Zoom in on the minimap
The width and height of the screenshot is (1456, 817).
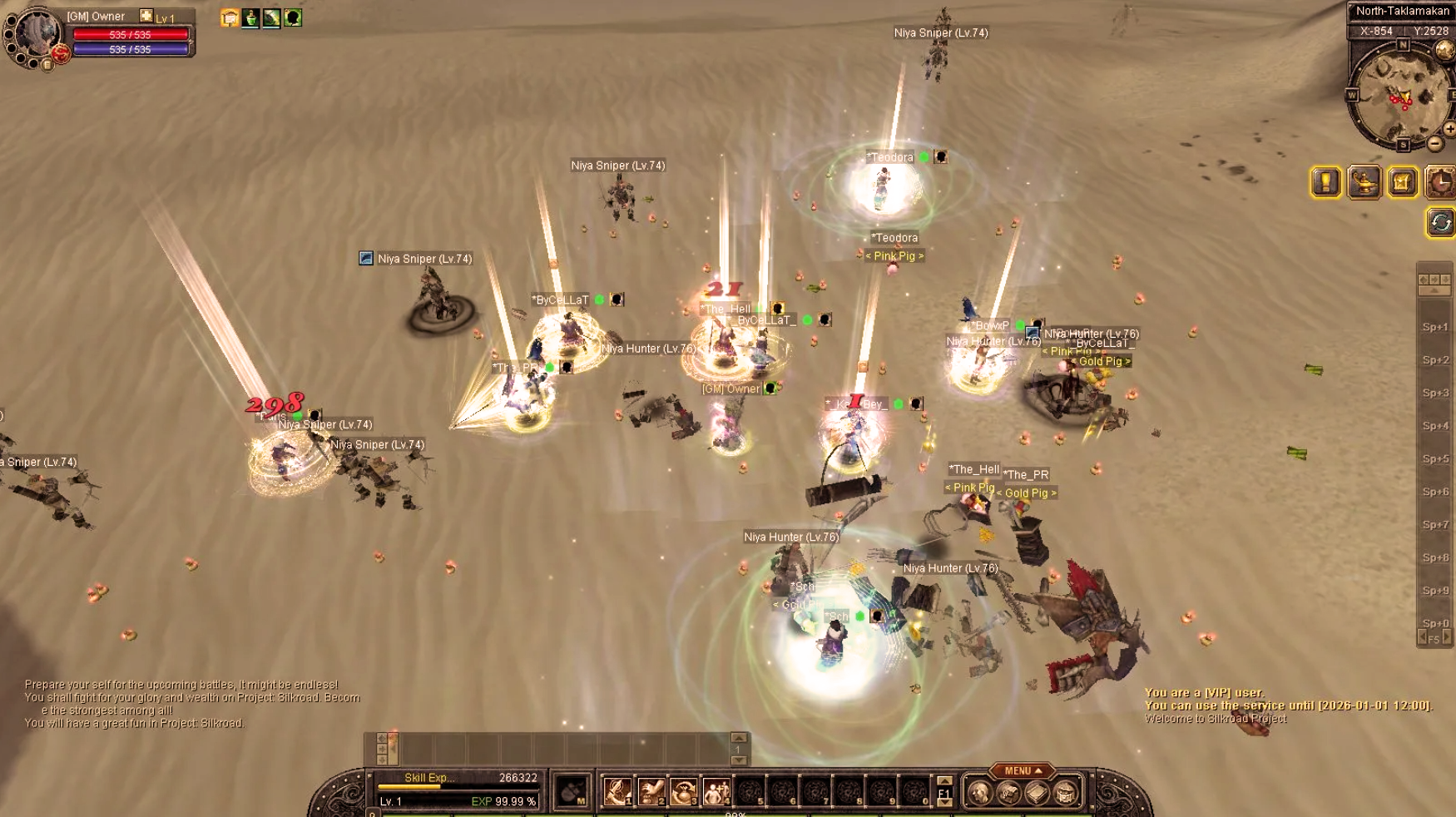[x=1449, y=129]
